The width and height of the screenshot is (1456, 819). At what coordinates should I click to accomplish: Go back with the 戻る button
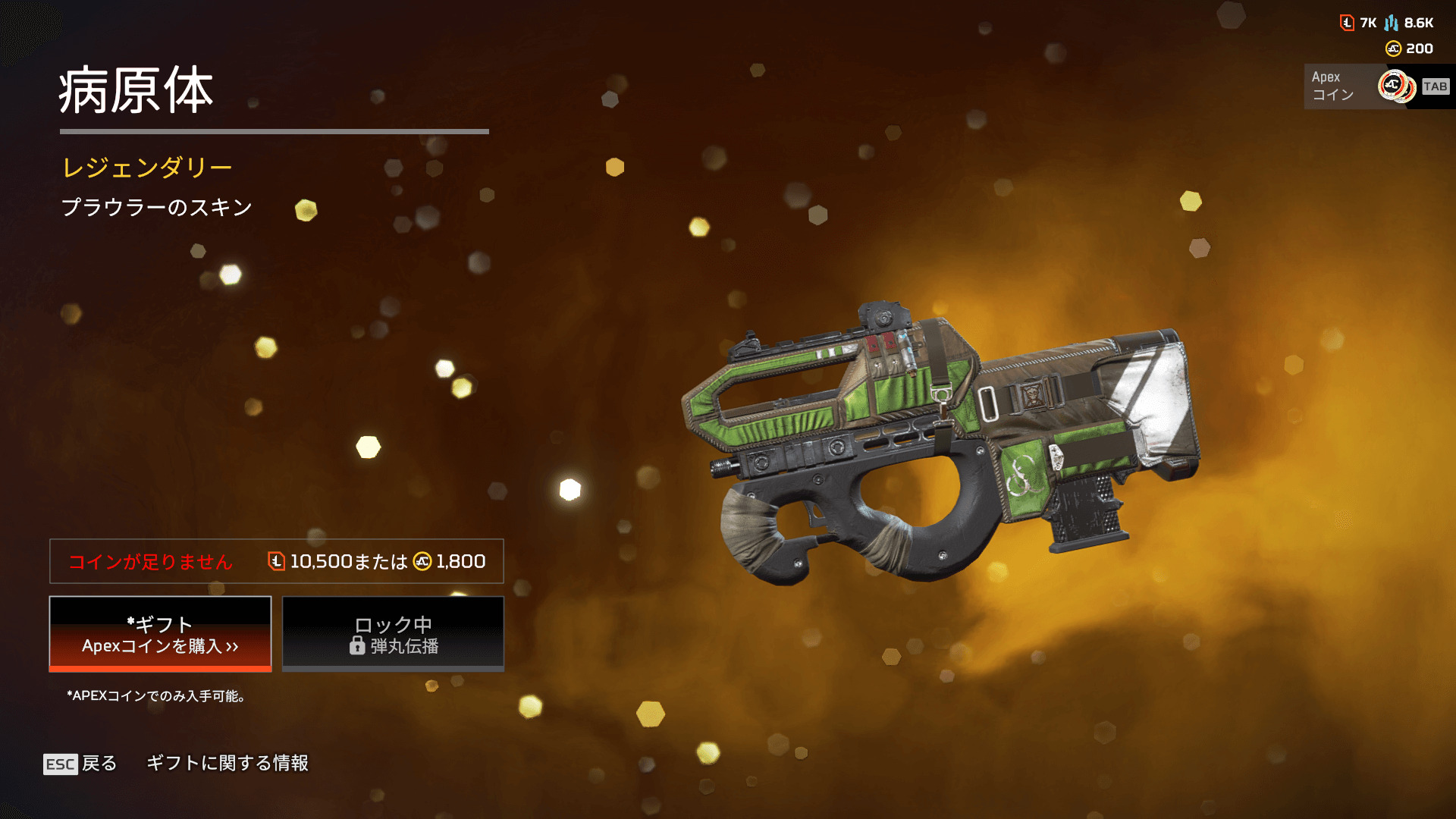80,763
